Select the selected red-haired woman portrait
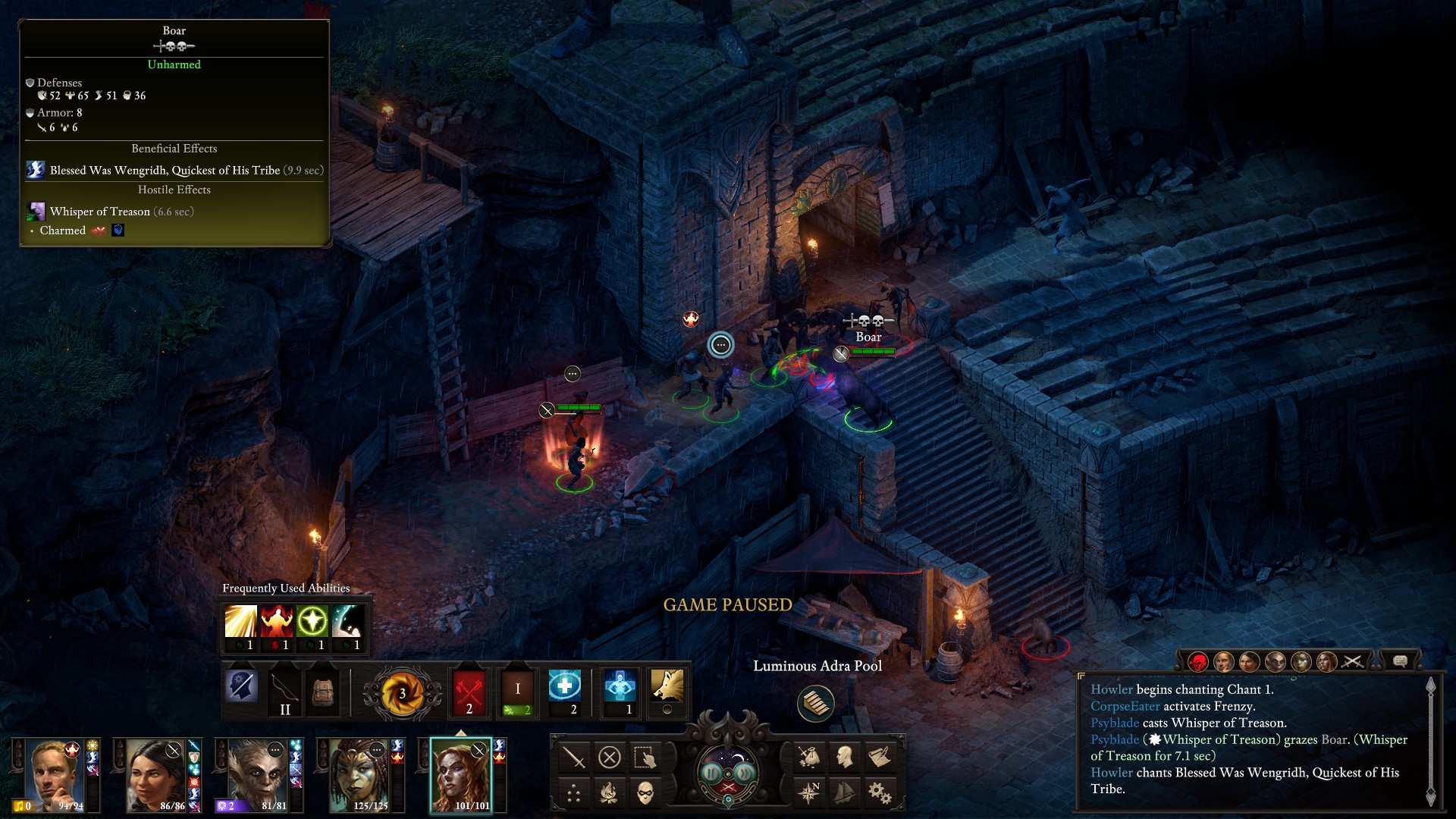 461,775
